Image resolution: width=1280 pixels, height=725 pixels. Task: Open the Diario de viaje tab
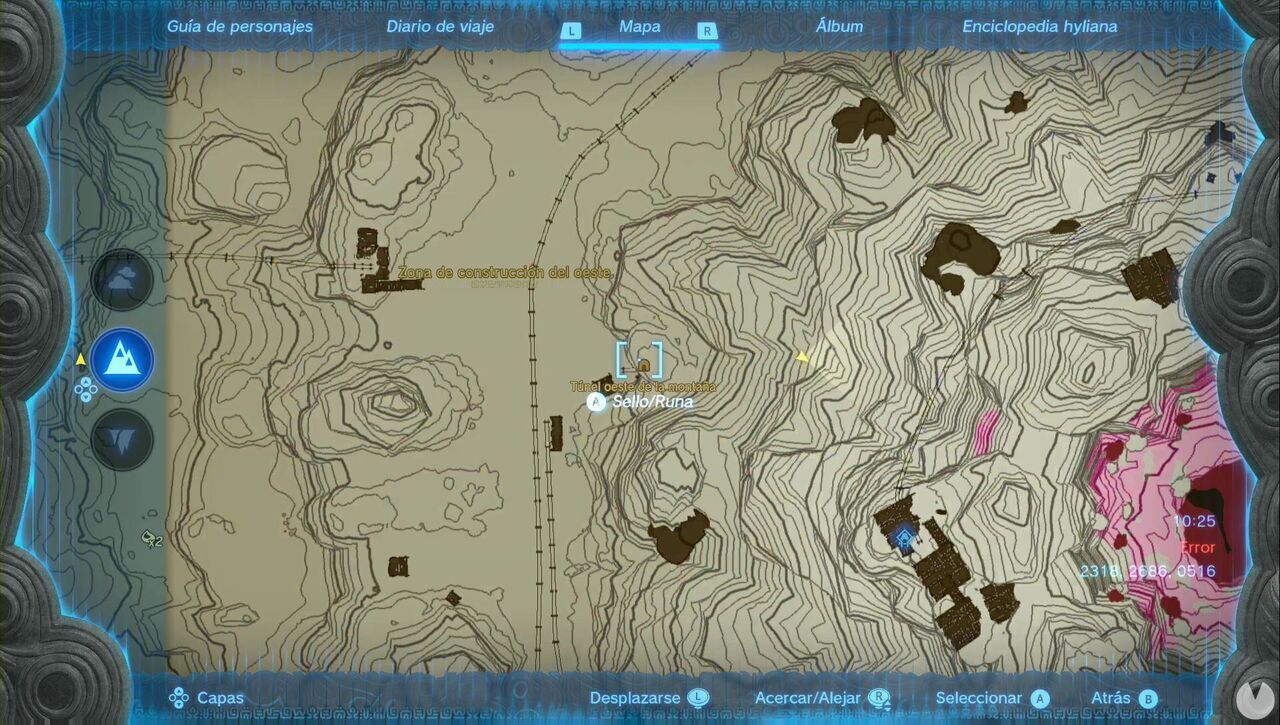pyautogui.click(x=439, y=27)
